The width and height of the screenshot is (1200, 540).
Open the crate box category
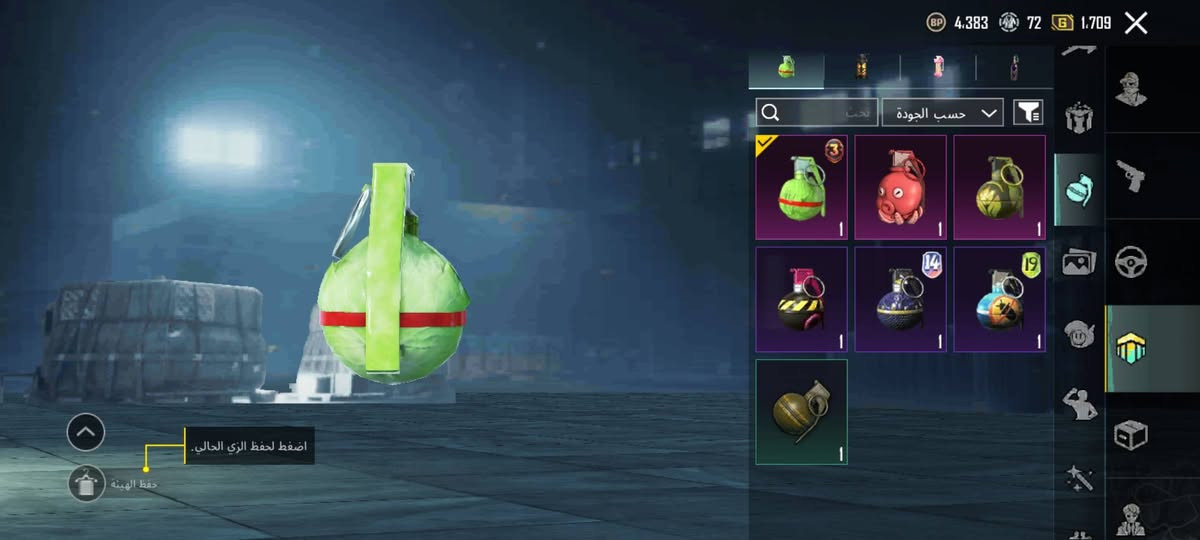(x=1131, y=435)
